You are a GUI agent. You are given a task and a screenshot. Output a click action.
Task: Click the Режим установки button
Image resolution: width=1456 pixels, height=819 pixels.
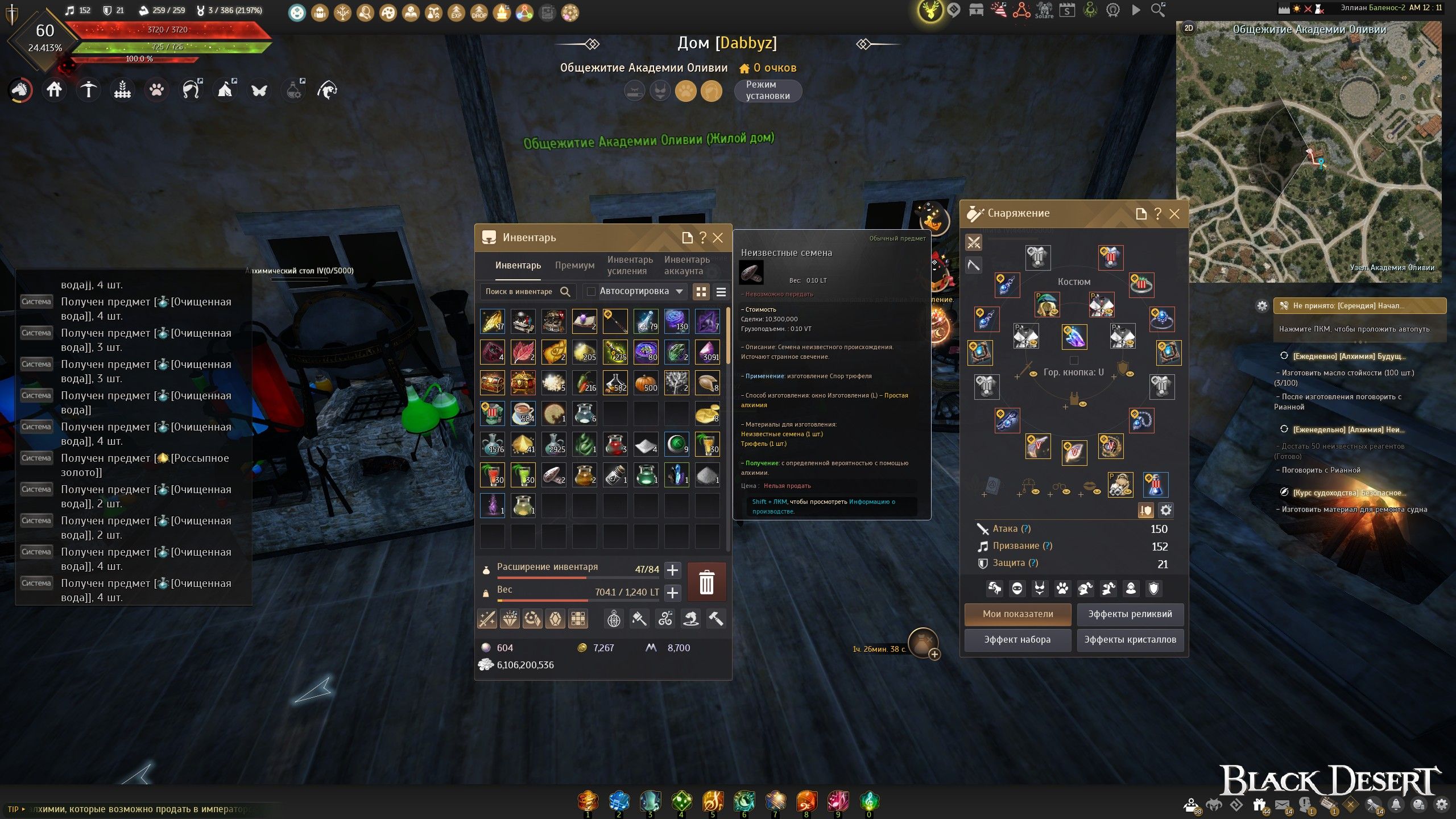coord(767,90)
